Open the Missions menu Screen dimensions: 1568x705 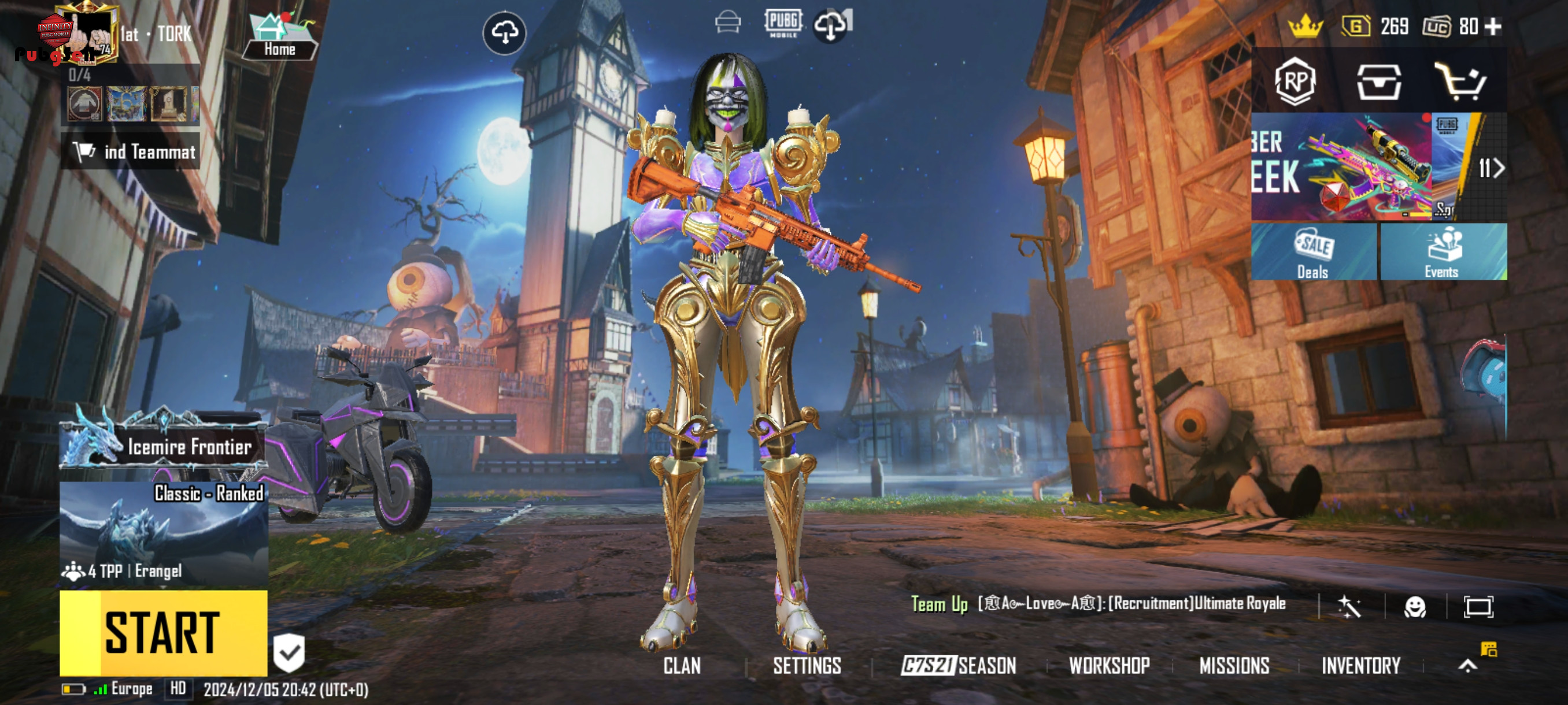[x=1234, y=666]
